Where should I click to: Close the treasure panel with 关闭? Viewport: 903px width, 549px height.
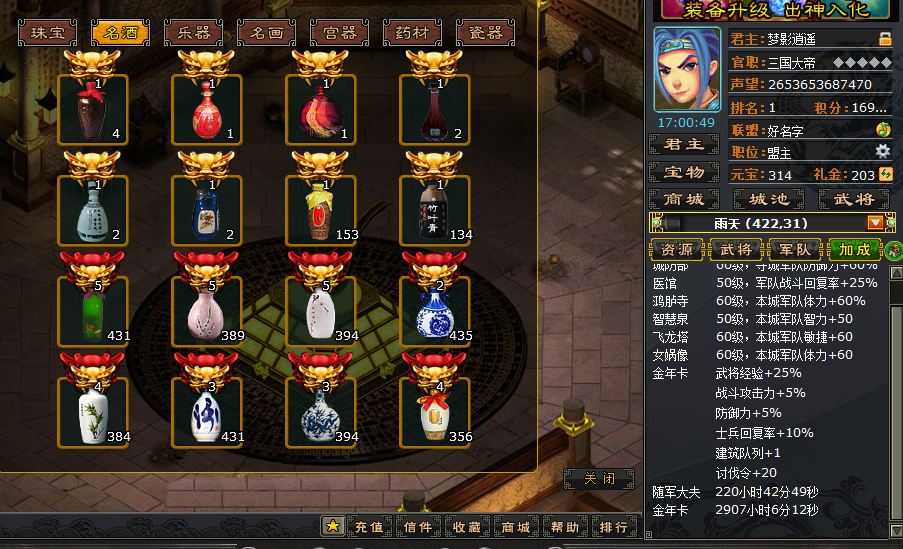click(x=598, y=479)
